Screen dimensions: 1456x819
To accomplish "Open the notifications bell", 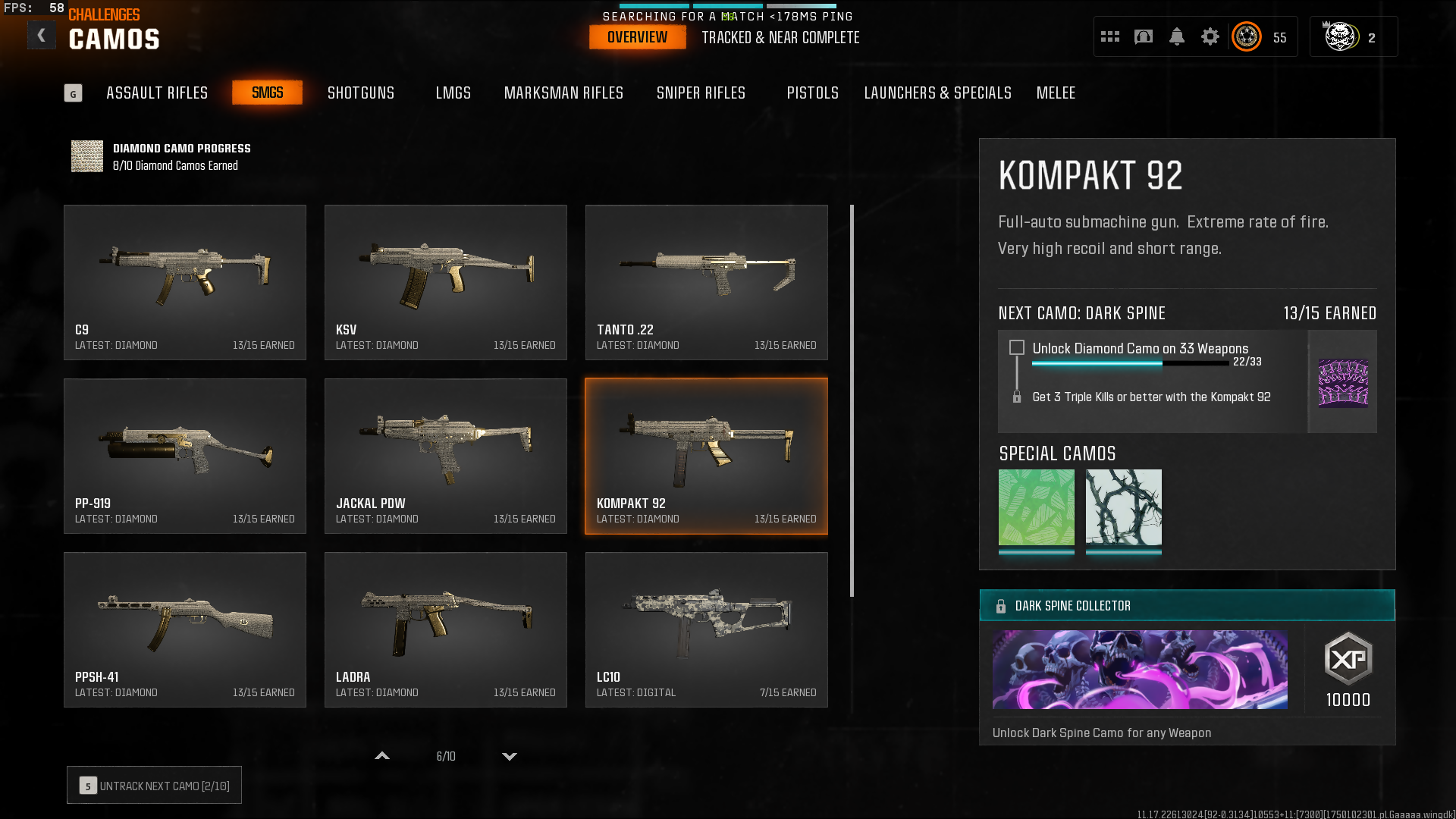I will point(1176,36).
